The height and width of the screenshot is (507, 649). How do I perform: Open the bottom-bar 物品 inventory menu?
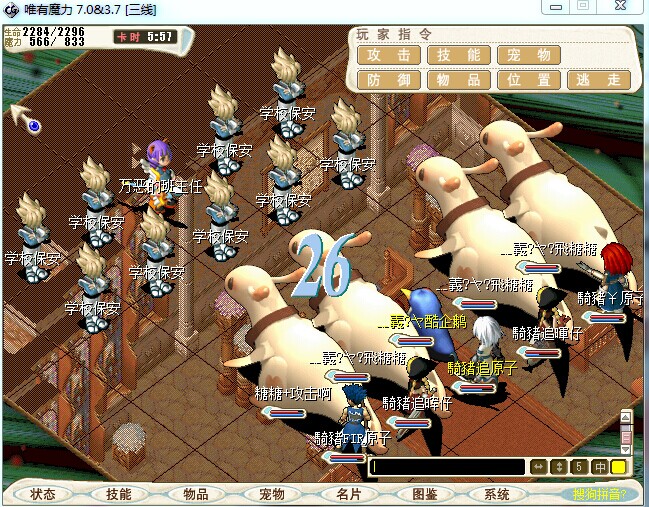(195, 494)
